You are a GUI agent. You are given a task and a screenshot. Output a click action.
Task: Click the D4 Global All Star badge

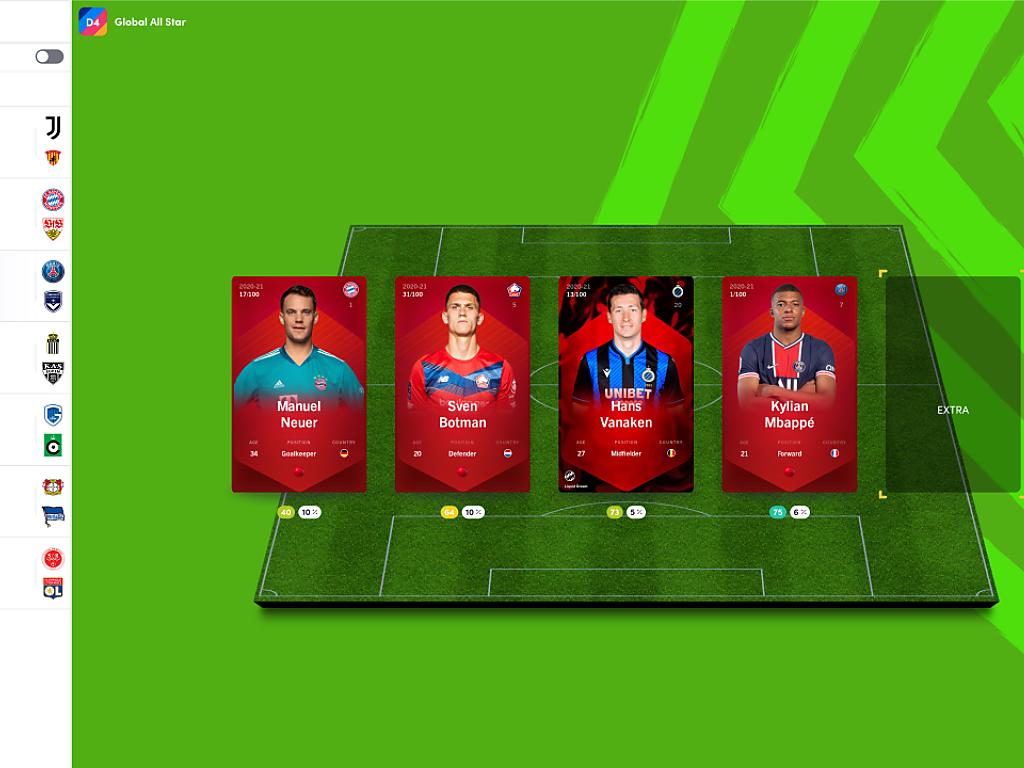(x=93, y=21)
